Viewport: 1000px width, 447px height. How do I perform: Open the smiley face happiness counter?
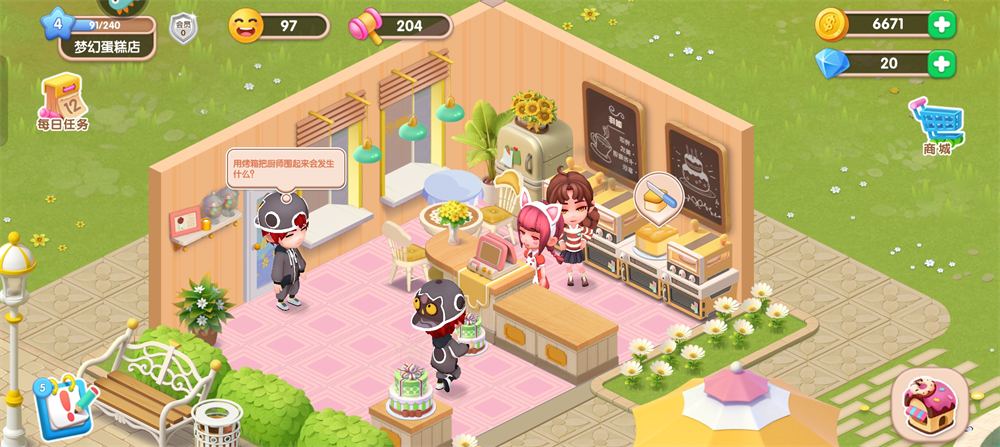[278, 26]
